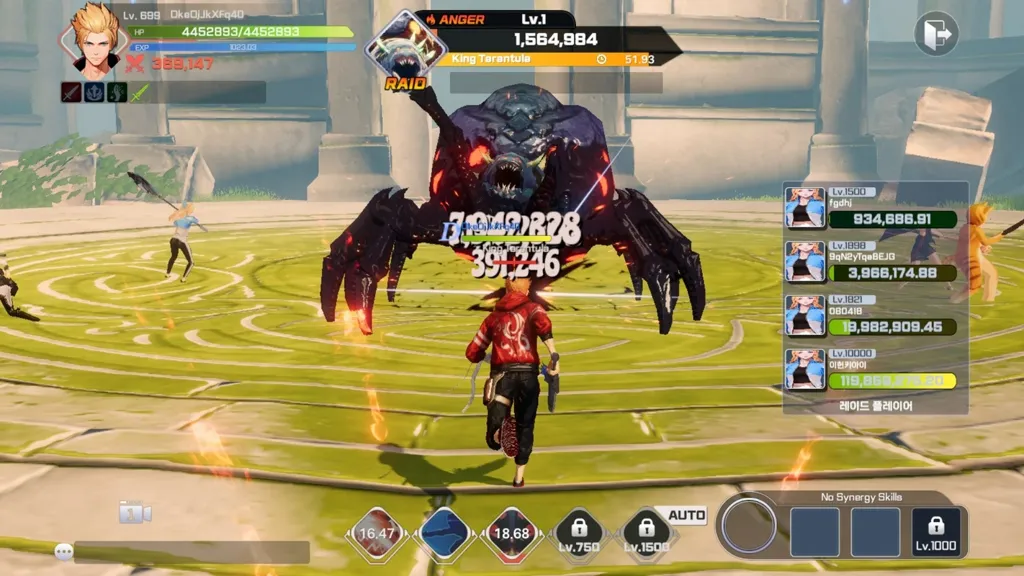Tap the locked Lv.1500 skill slot
The width and height of the screenshot is (1024, 576).
(646, 533)
